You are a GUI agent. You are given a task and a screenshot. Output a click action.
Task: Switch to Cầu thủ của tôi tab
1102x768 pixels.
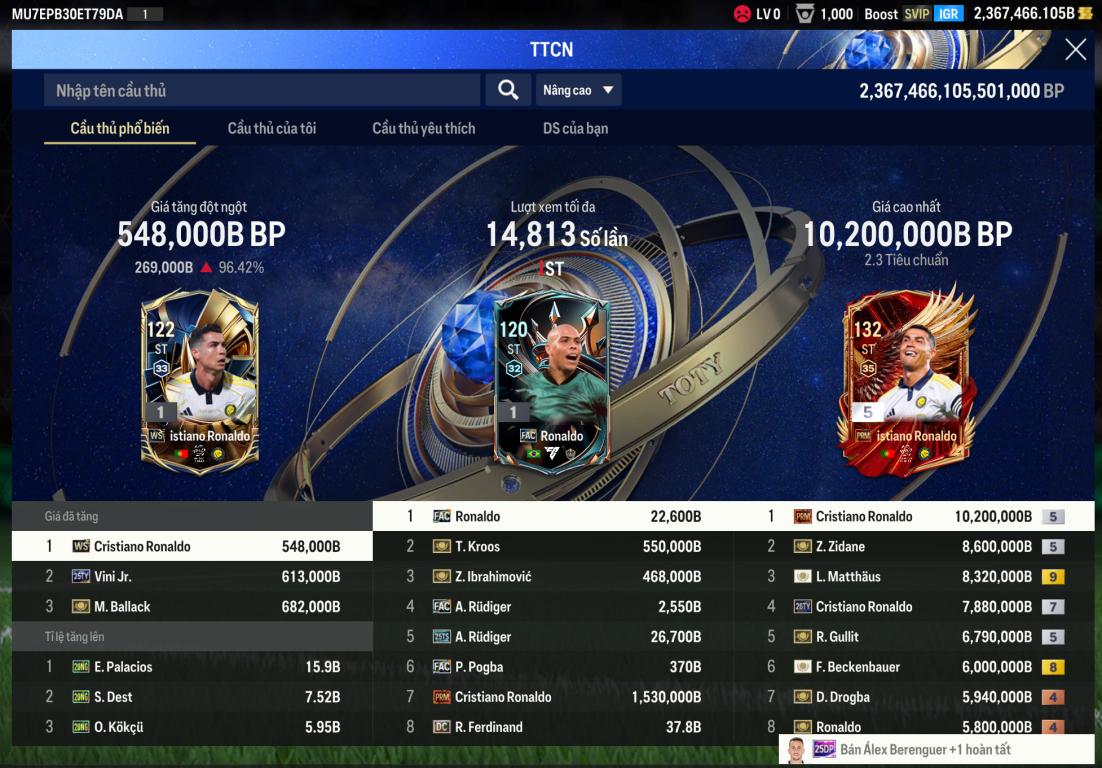tap(272, 128)
